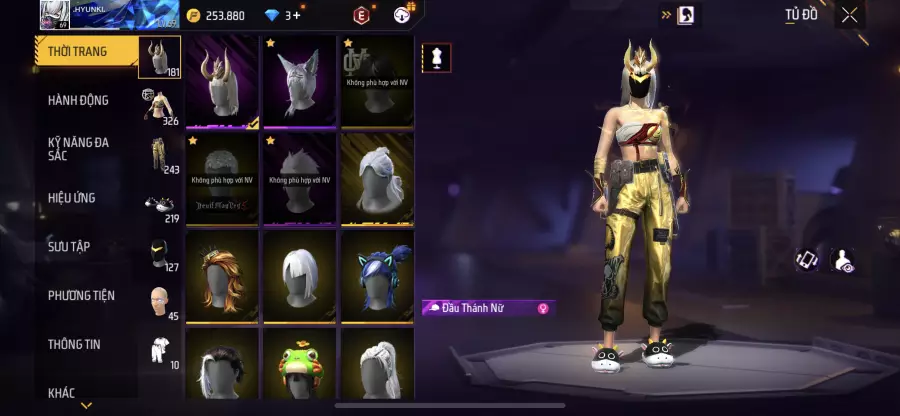Select the blue cat-ear headphones hair
The height and width of the screenshot is (416, 900).
(377, 277)
